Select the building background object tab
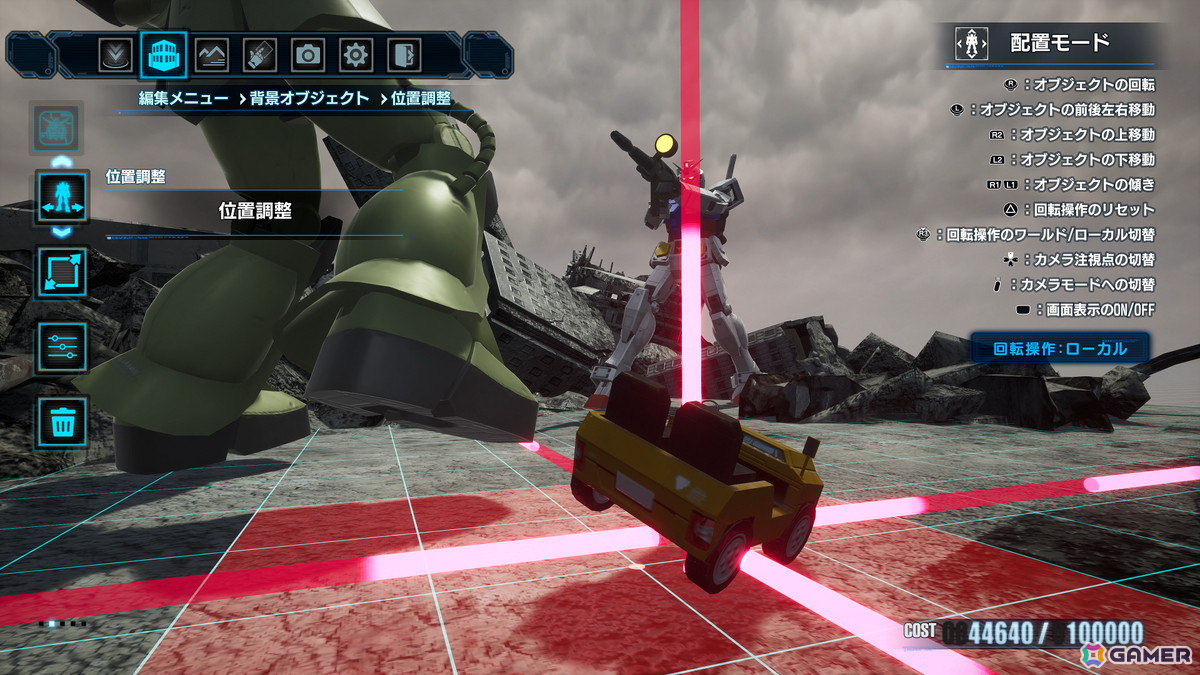The image size is (1200, 675). click(x=163, y=54)
